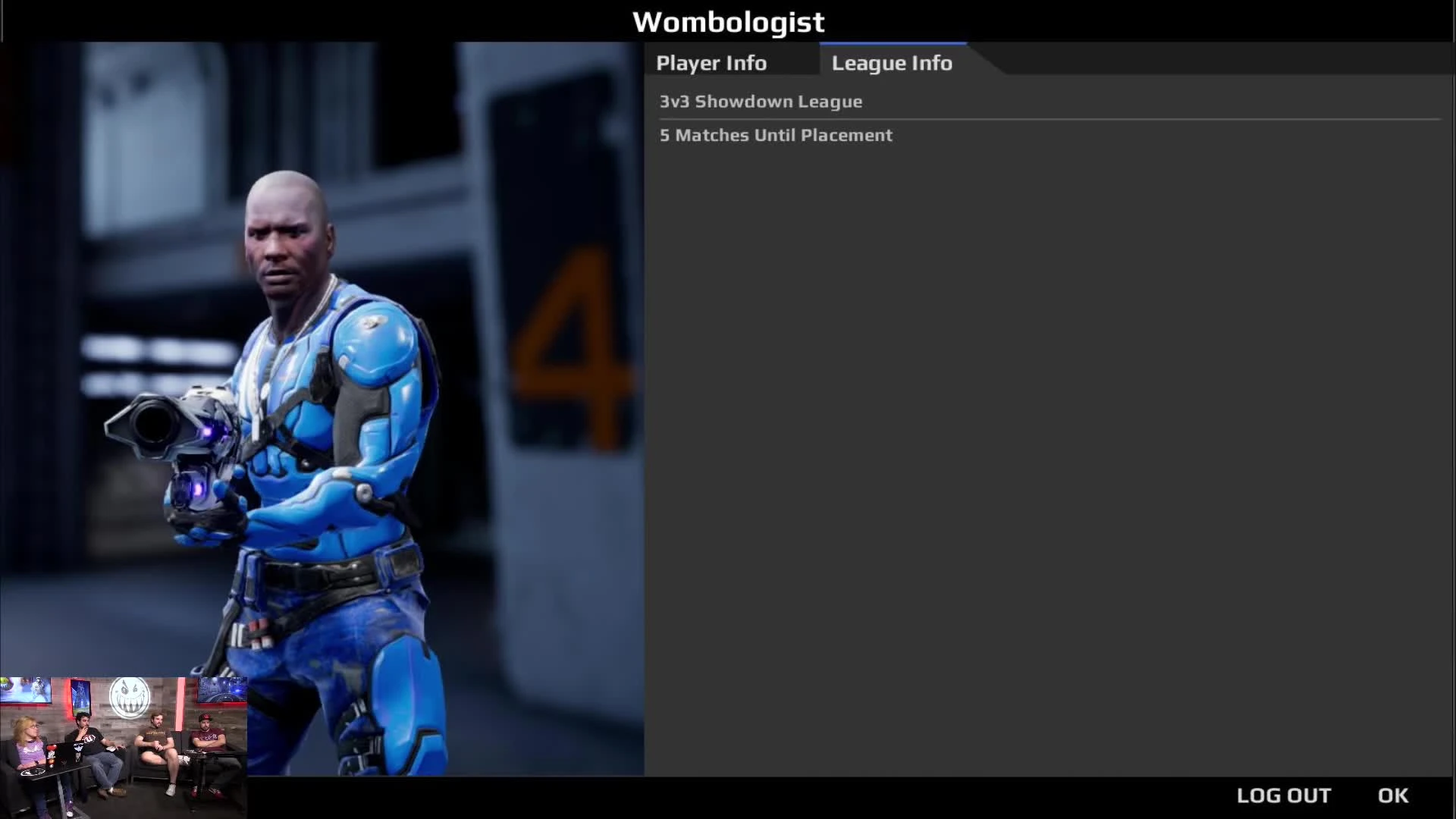1456x819 pixels.
Task: Click the LOG OUT button
Action: coord(1285,795)
